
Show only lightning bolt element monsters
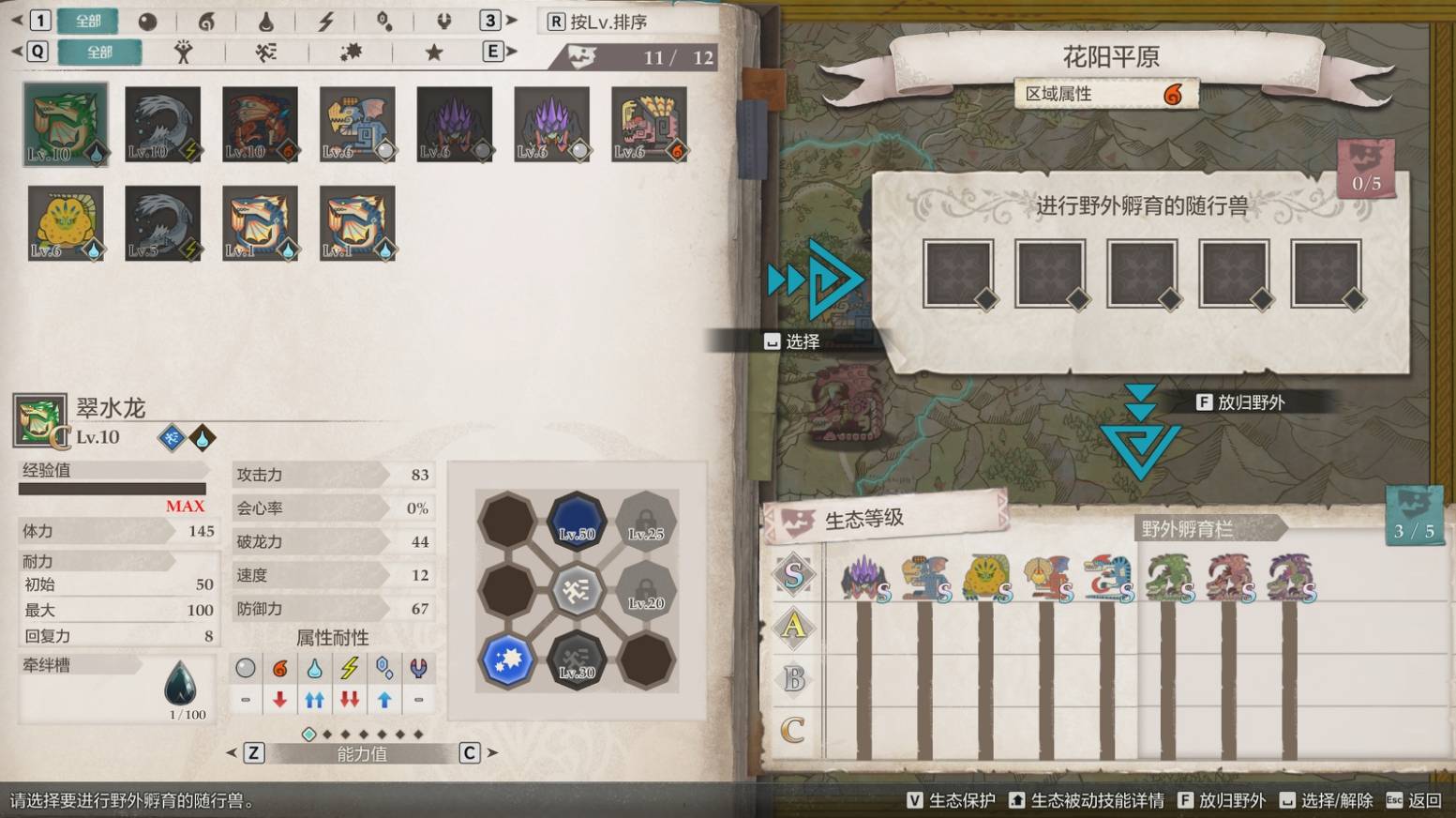coord(325,22)
